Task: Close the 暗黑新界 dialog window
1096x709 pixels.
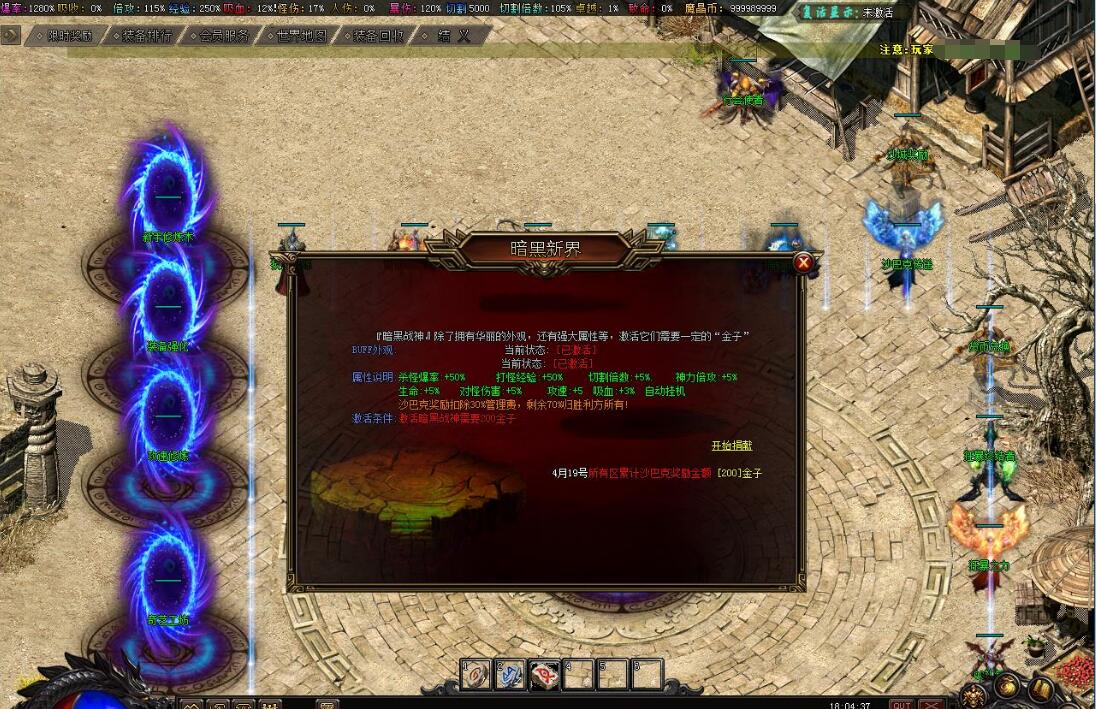Action: pos(803,263)
